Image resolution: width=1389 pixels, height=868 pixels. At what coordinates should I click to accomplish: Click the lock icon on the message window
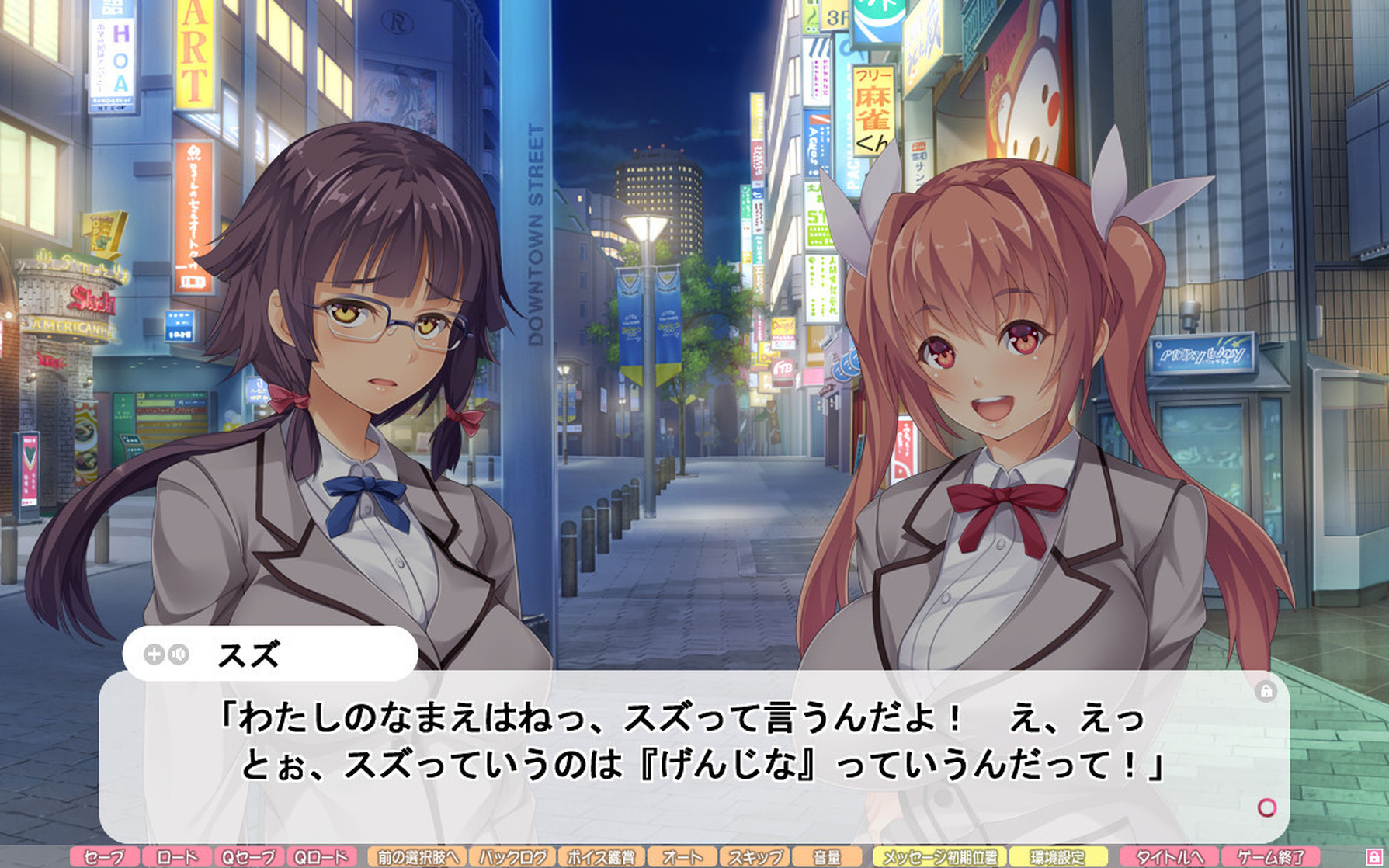click(x=1268, y=690)
